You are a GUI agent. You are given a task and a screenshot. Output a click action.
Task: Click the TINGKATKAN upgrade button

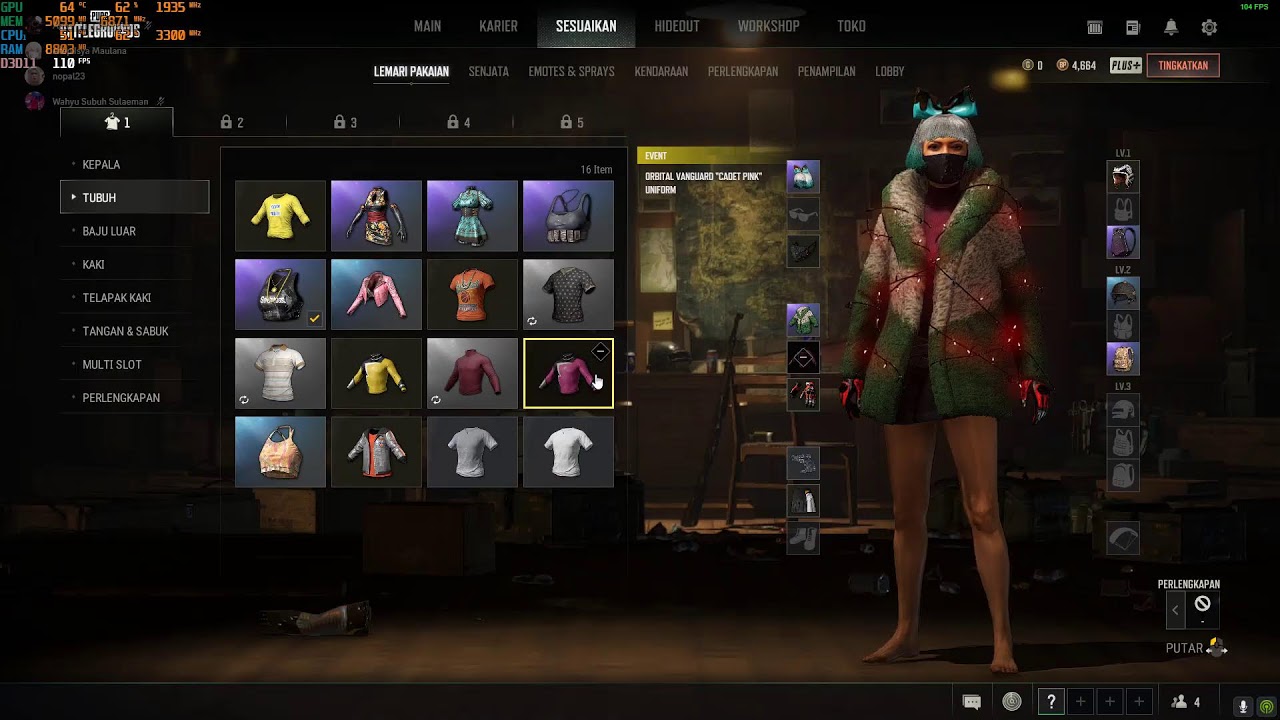(x=1183, y=66)
